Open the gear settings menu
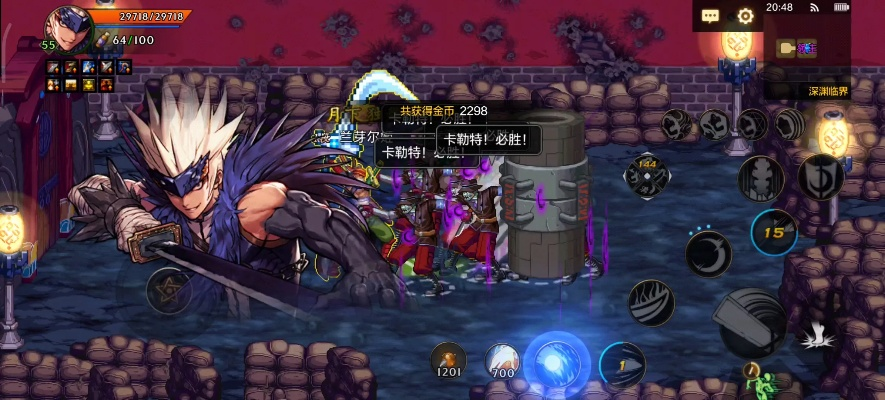 pos(745,16)
